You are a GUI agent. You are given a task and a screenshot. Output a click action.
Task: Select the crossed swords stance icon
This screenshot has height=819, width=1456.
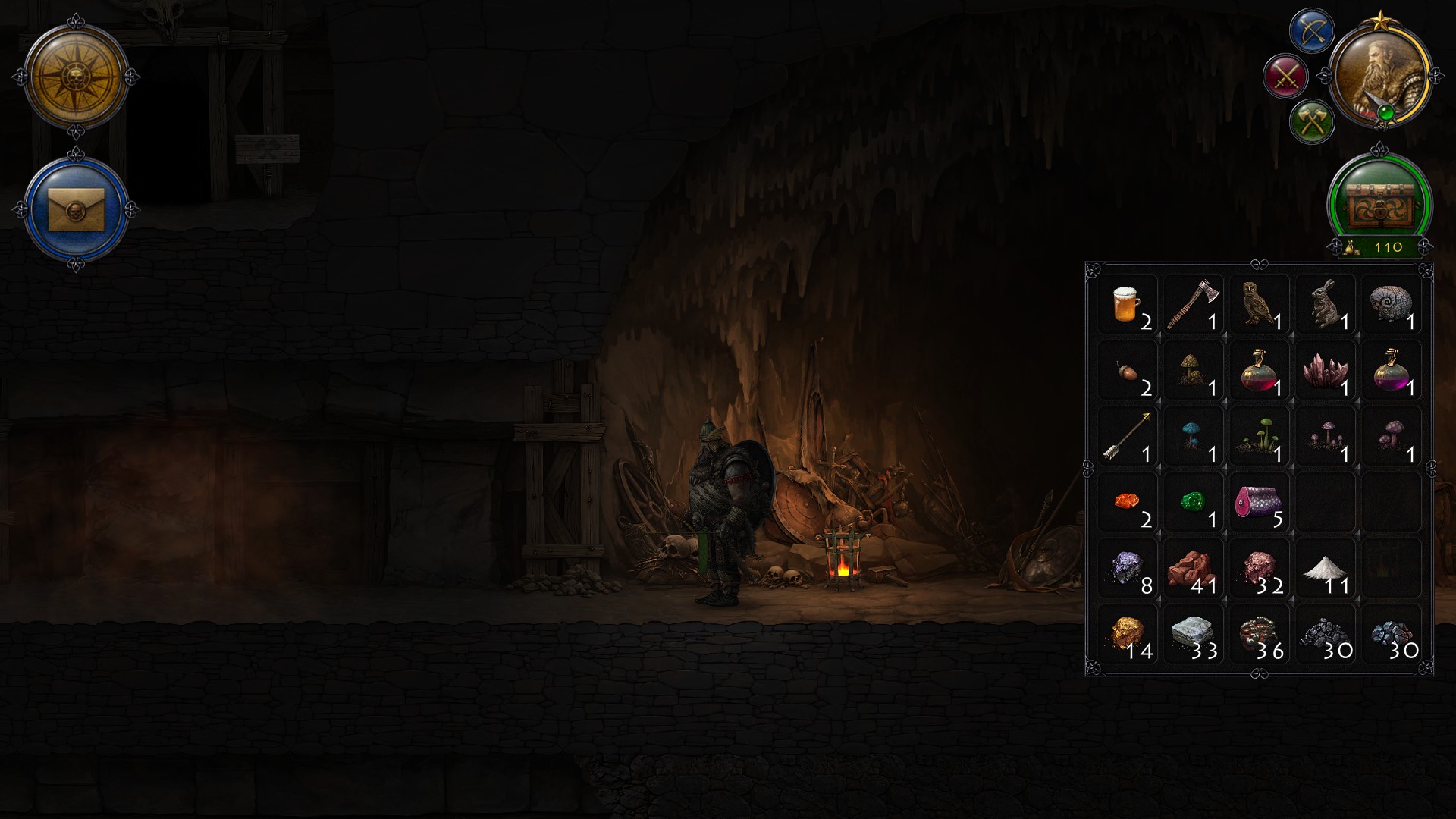1286,76
